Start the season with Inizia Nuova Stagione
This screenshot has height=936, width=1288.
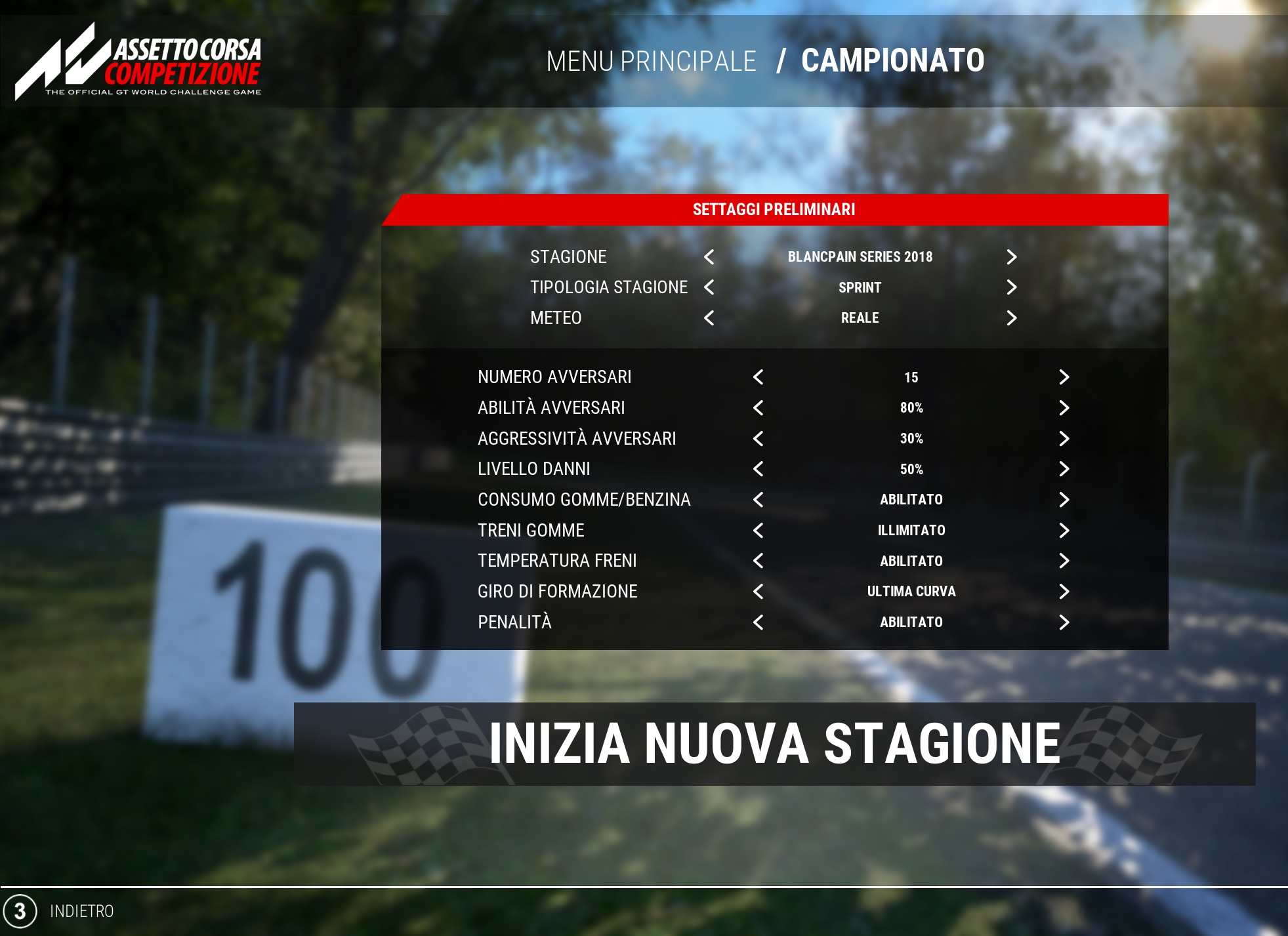pyautogui.click(x=774, y=744)
